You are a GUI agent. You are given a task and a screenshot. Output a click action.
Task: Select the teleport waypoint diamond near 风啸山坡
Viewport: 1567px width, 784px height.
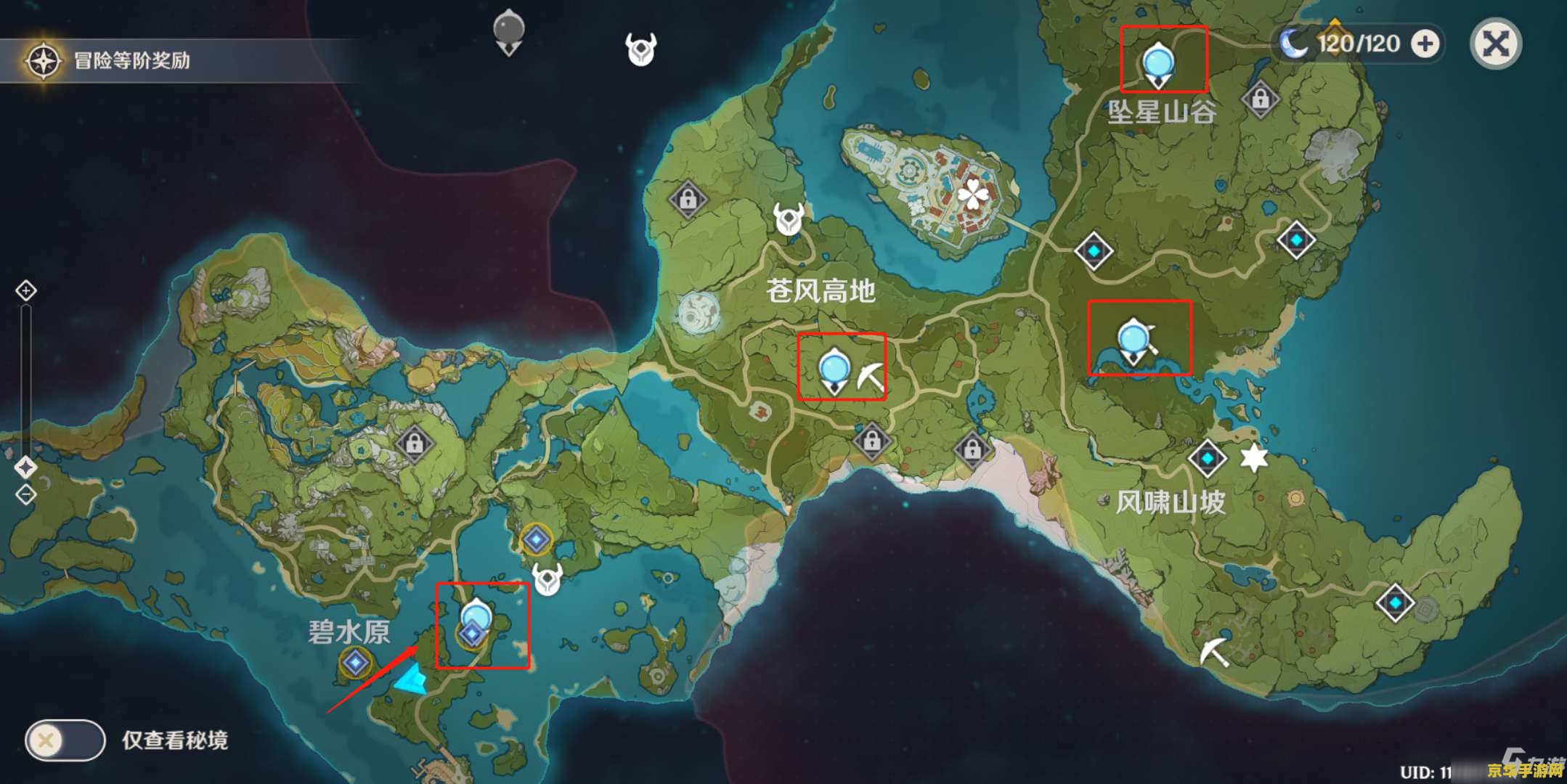point(1208,457)
